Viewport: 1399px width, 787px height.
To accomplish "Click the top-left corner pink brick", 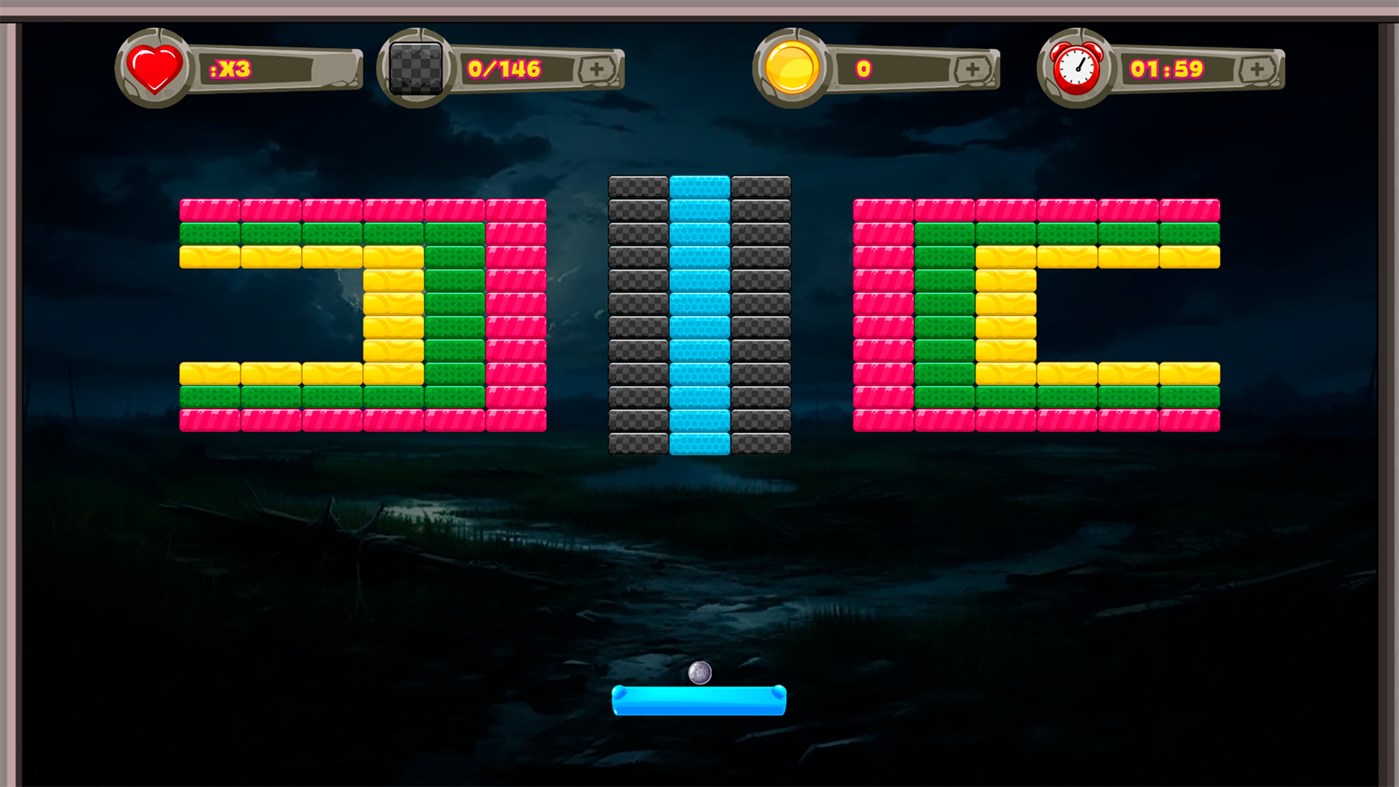I will 208,209.
